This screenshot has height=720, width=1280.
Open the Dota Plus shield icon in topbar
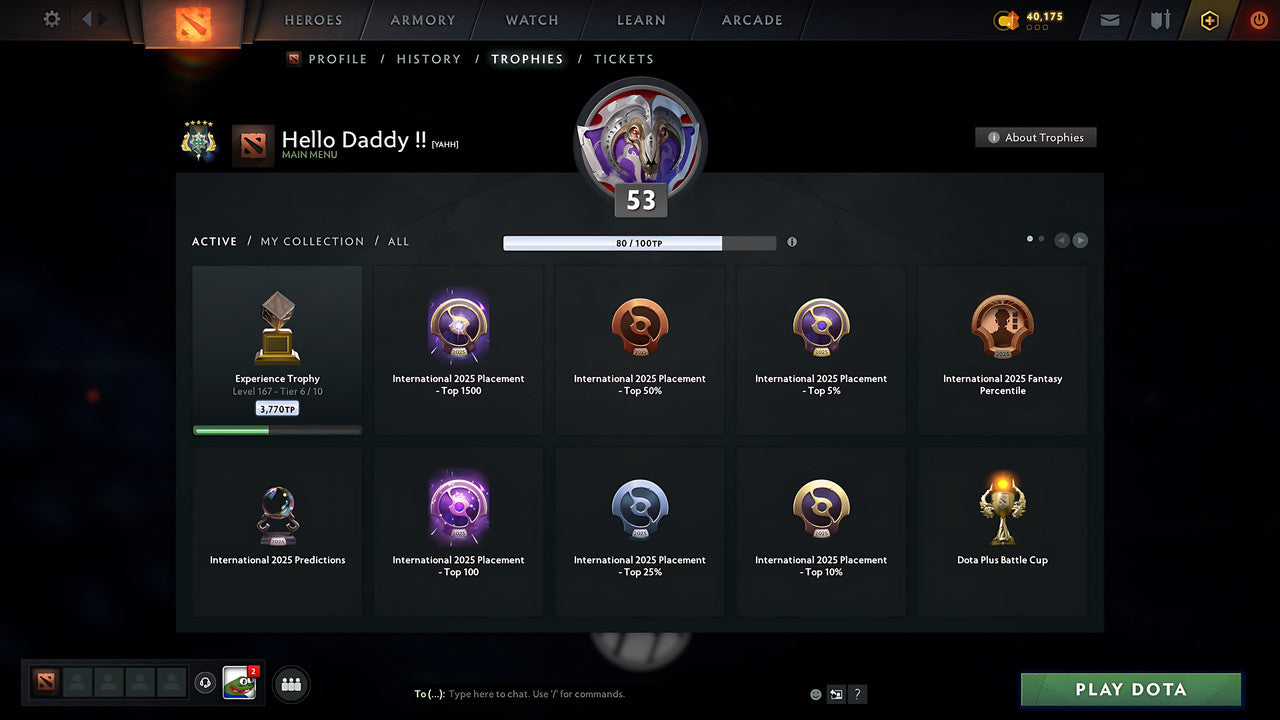pyautogui.click(x=1157, y=20)
